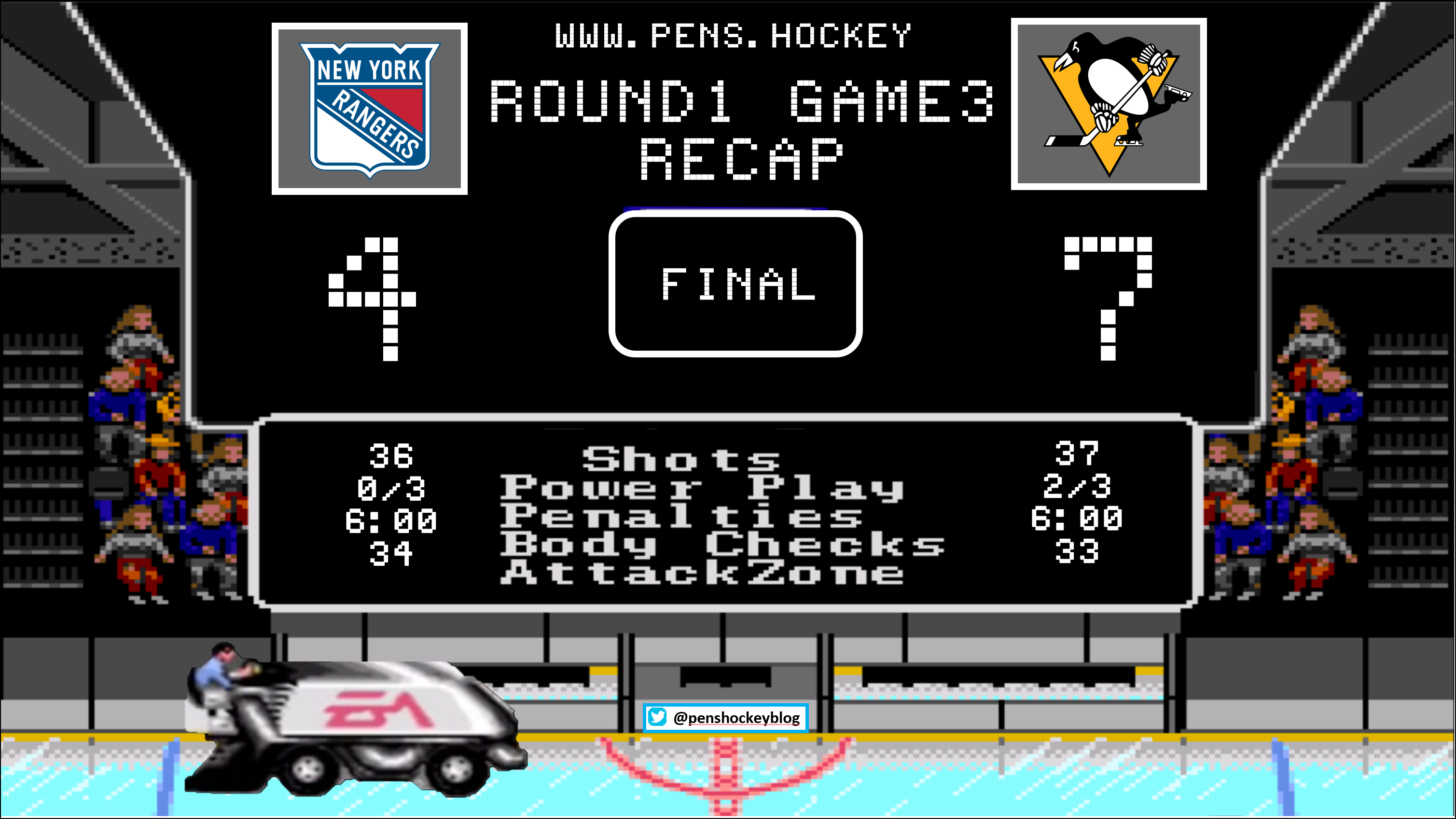This screenshot has height=819, width=1456.
Task: Select the New York Rangers logo
Action: tap(370, 109)
